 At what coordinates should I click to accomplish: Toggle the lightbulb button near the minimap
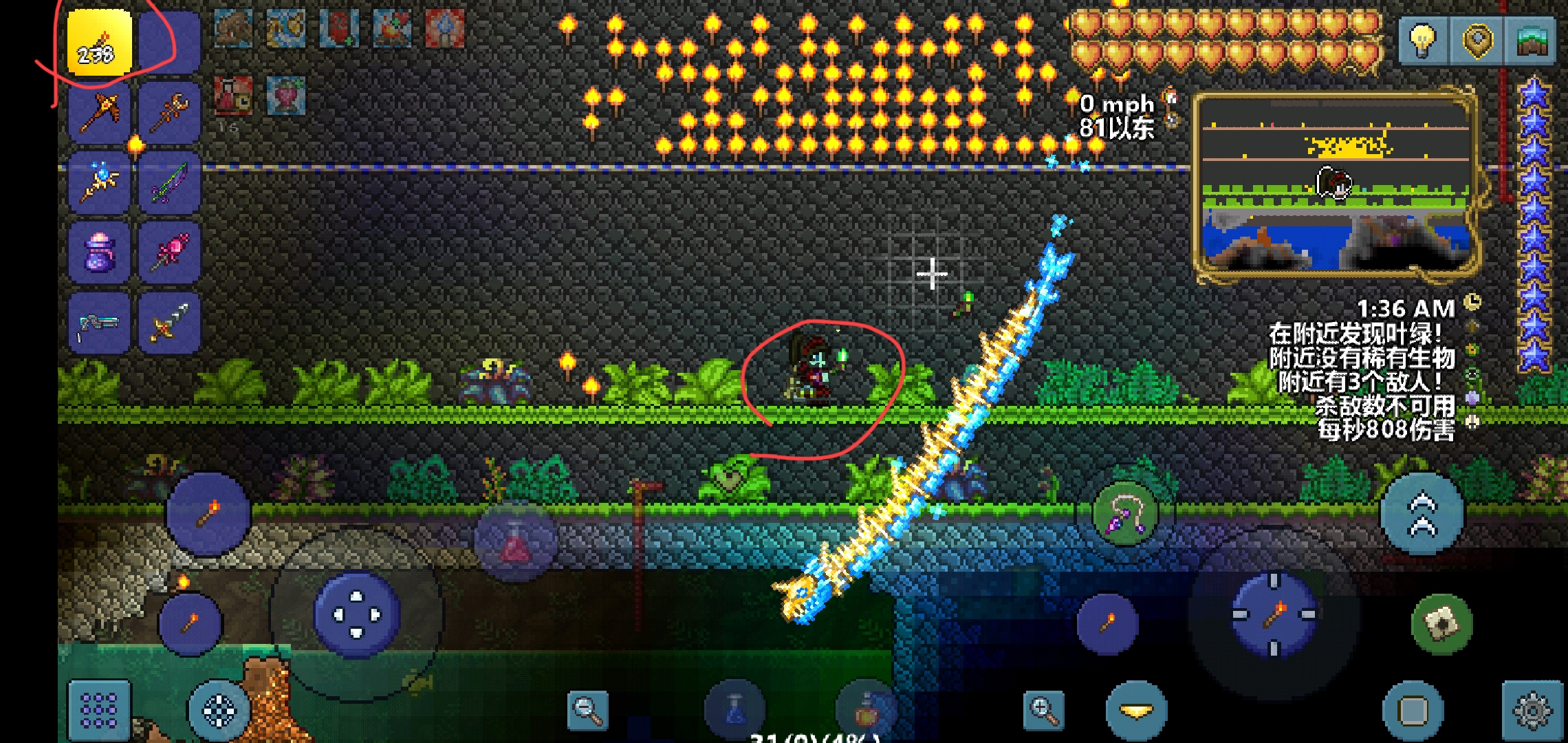(x=1422, y=41)
